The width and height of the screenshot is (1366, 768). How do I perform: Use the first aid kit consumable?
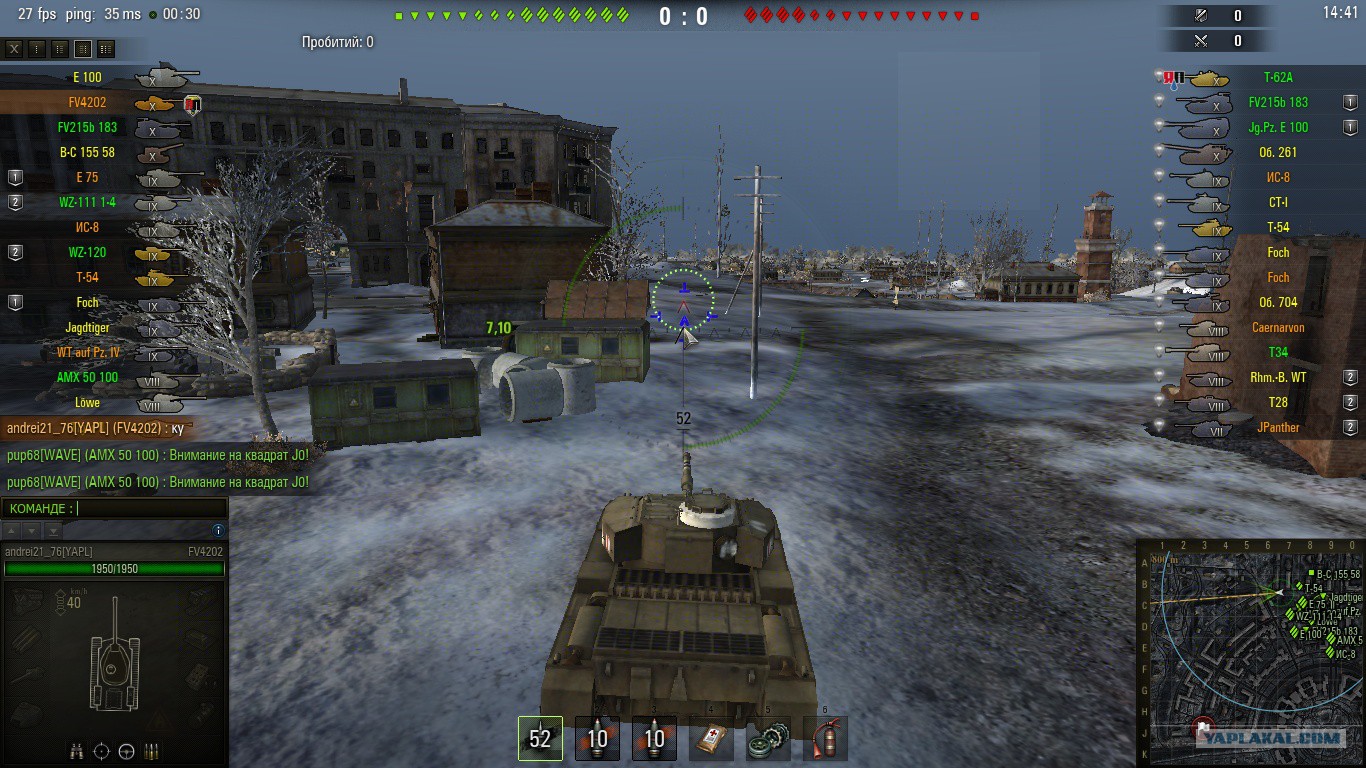711,739
